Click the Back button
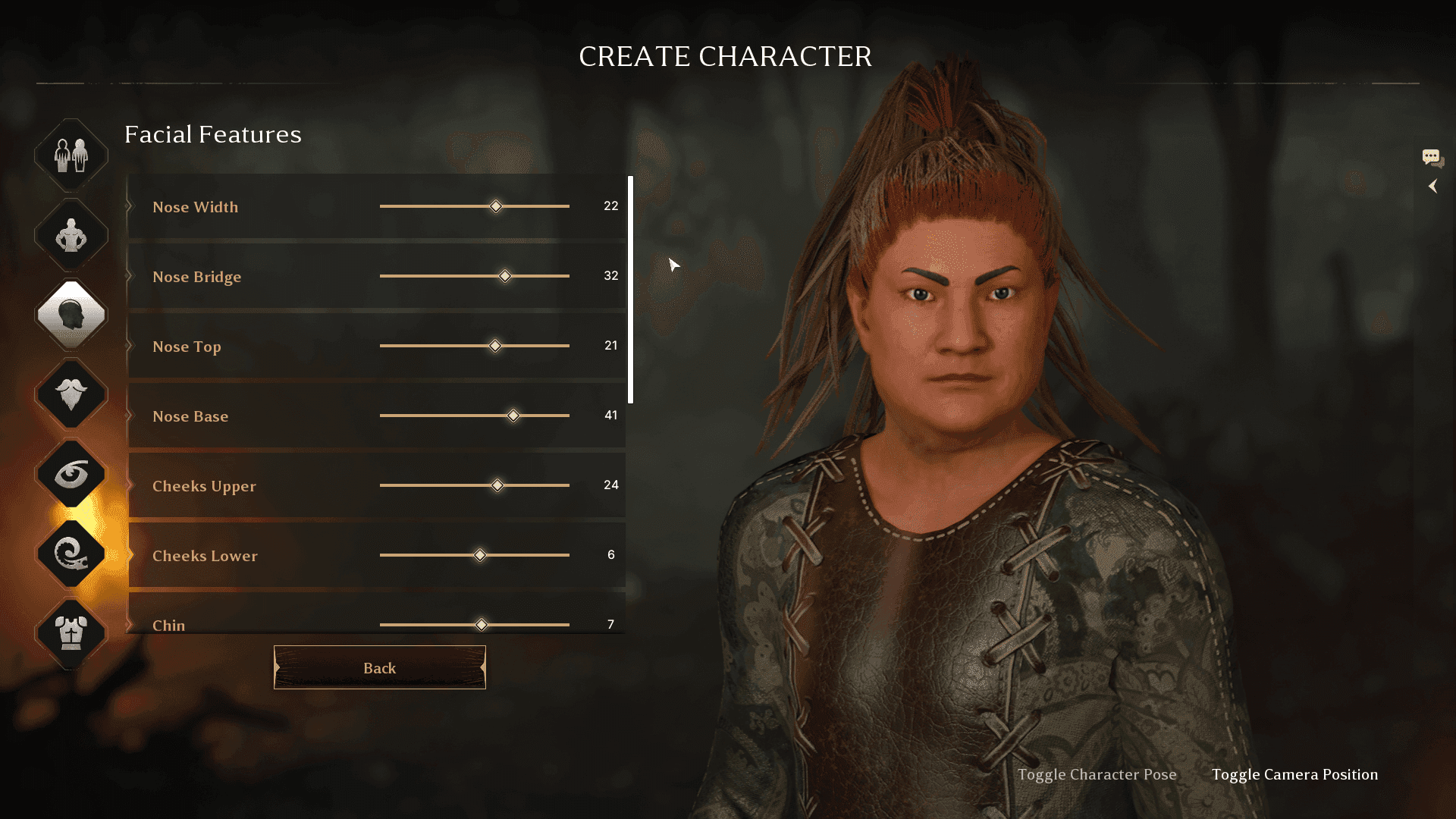This screenshot has width=1456, height=819. pos(379,667)
